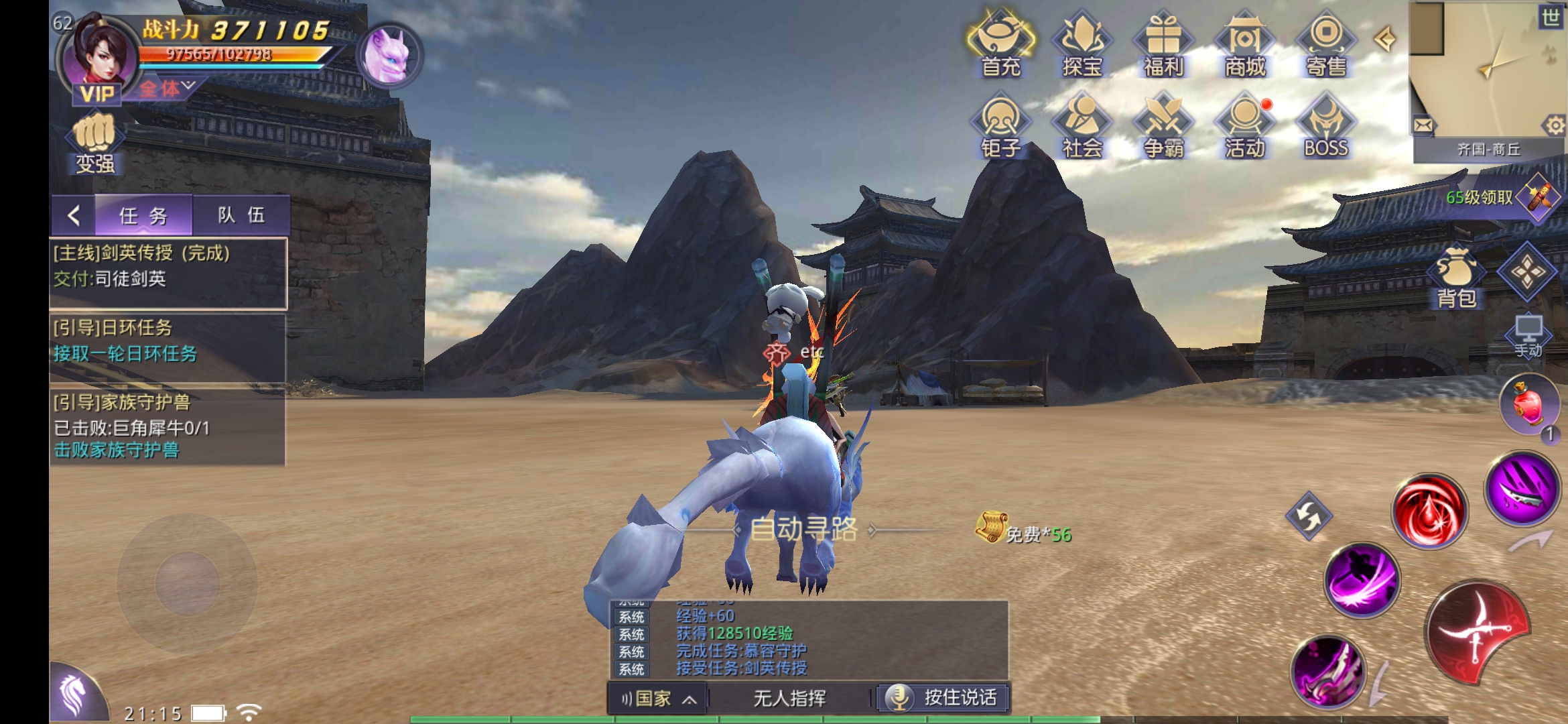Open the minimap of 齐国-商丘
1568x724 pixels.
(x=1486, y=70)
